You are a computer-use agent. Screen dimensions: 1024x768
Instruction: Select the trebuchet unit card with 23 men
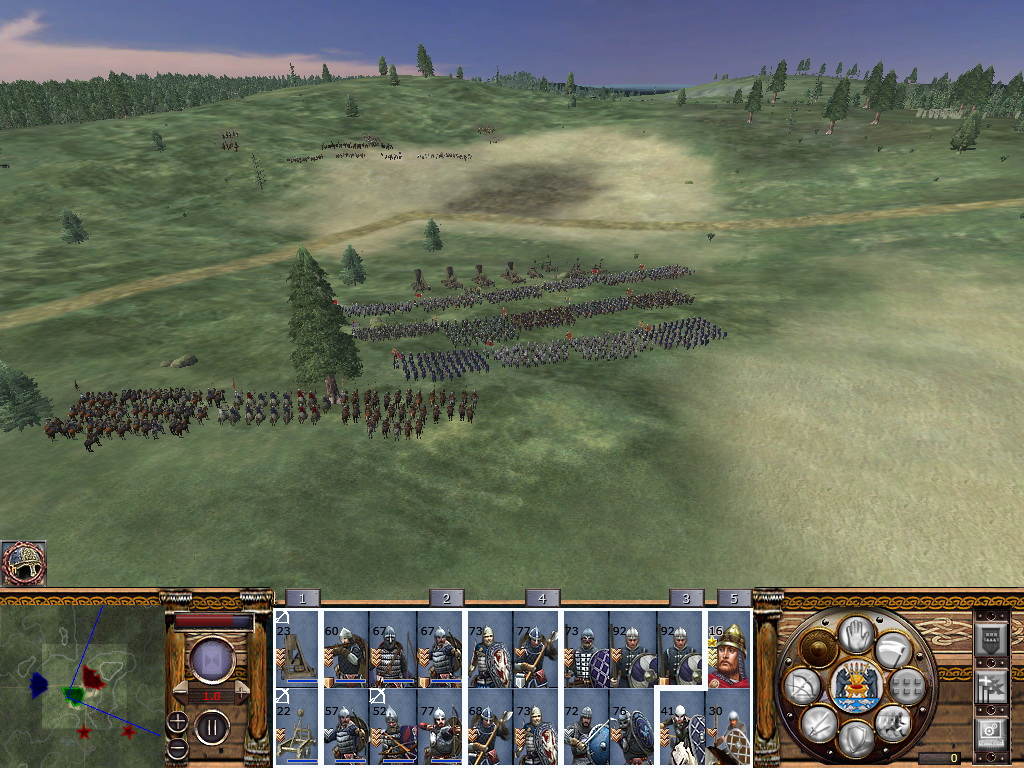click(x=297, y=648)
